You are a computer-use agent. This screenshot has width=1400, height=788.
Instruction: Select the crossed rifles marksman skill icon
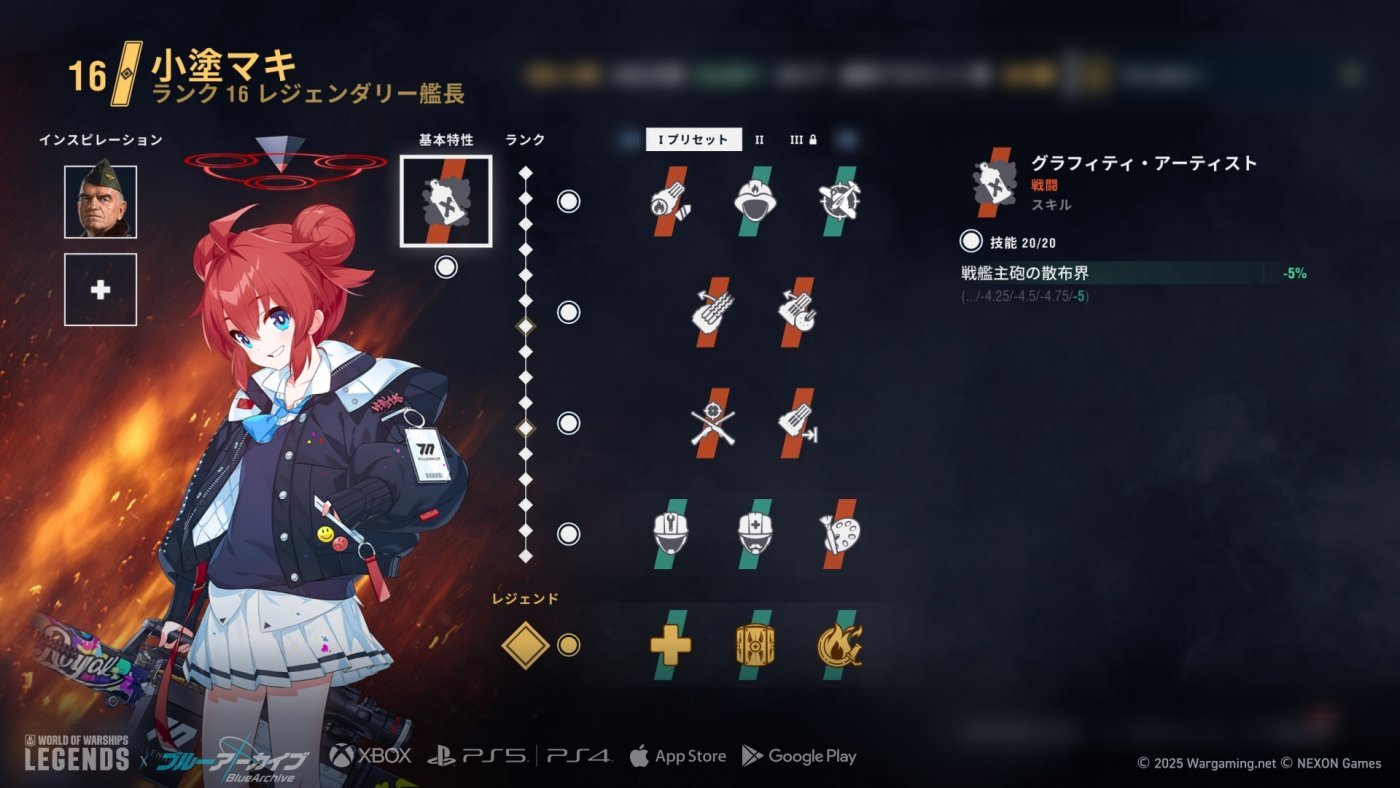[712, 425]
